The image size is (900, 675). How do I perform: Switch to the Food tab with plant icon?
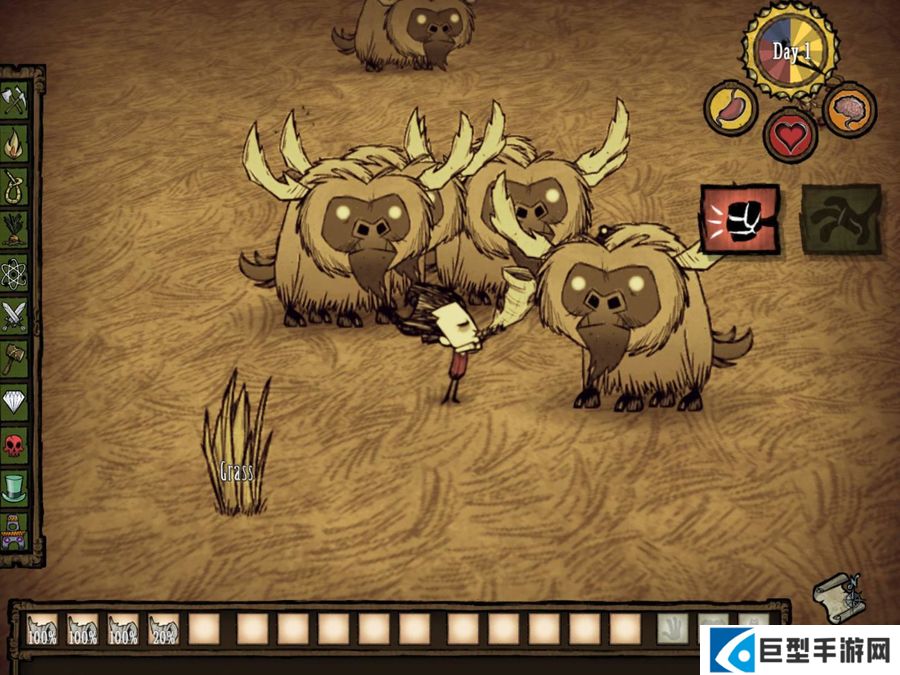tap(16, 227)
